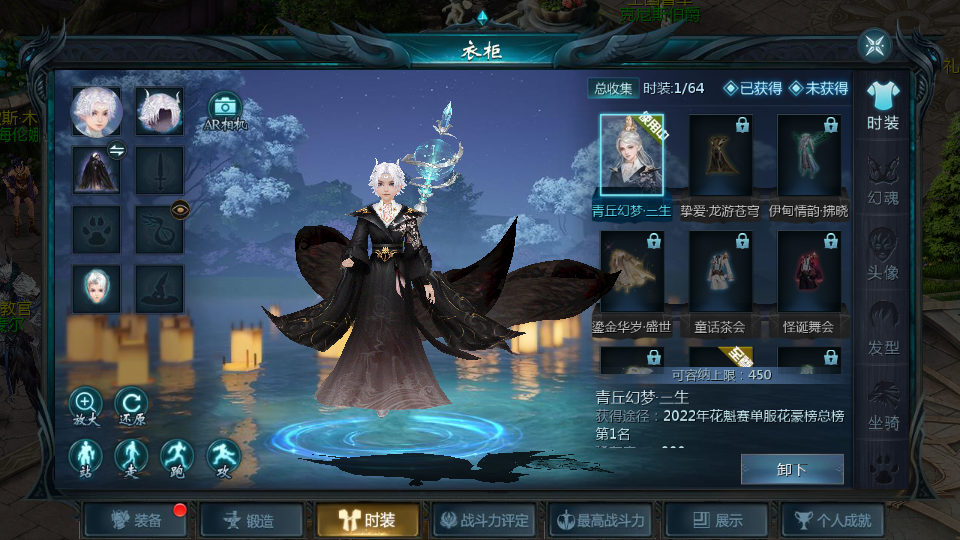Screen dimensions: 960x540
Task: Close the wardrobe window
Action: coord(874,45)
